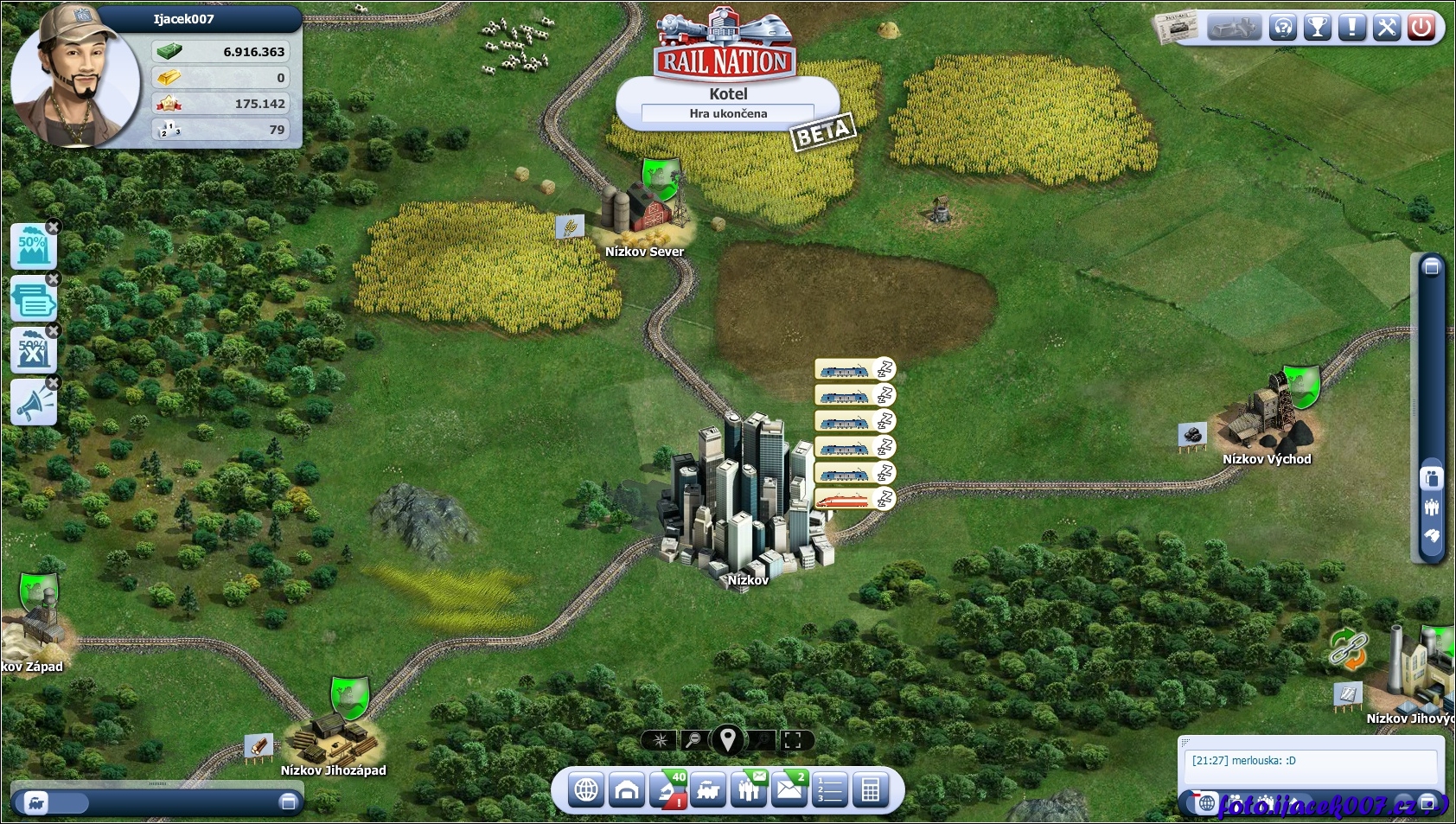
Task: Log out using the red power button
Action: click(x=1421, y=28)
